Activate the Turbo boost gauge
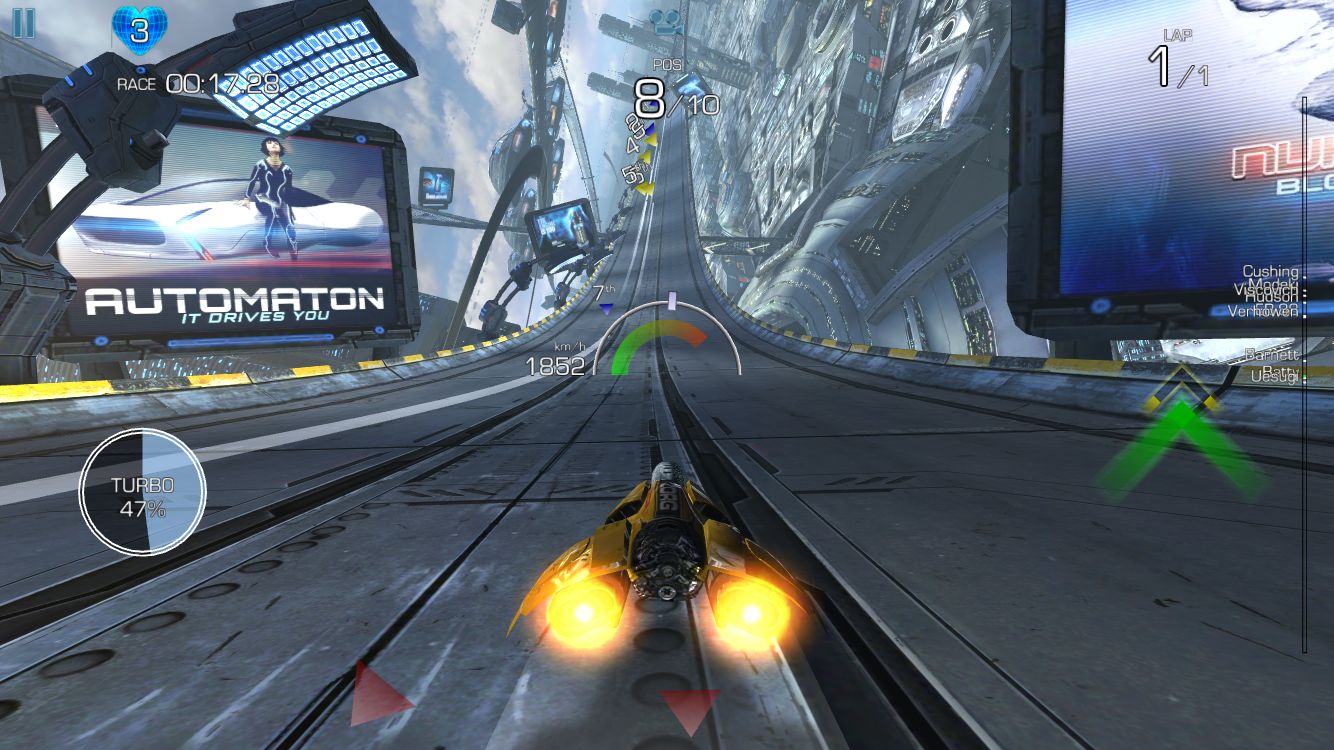 (x=143, y=491)
